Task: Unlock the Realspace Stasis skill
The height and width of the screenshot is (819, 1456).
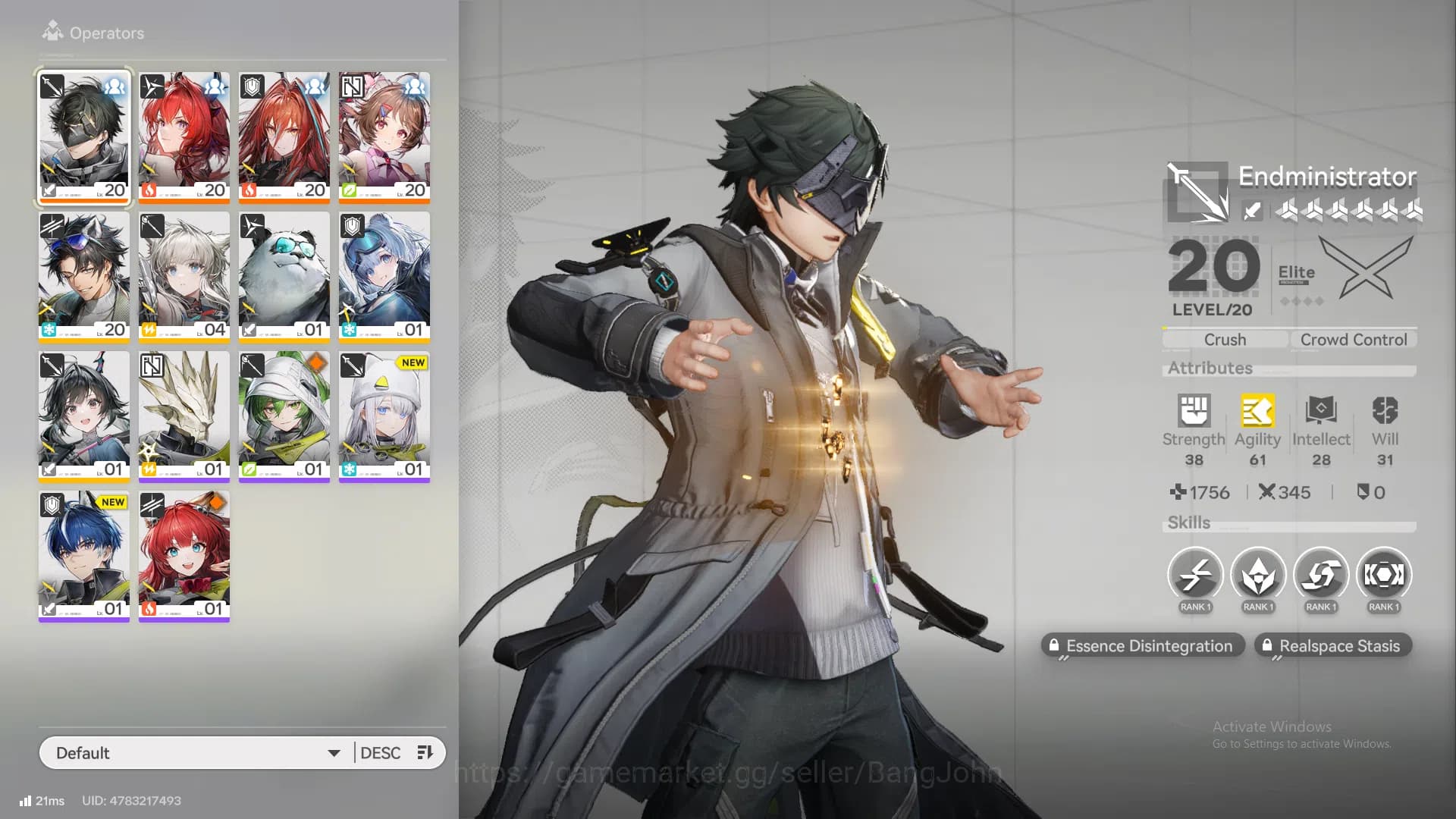Action: 1332,645
